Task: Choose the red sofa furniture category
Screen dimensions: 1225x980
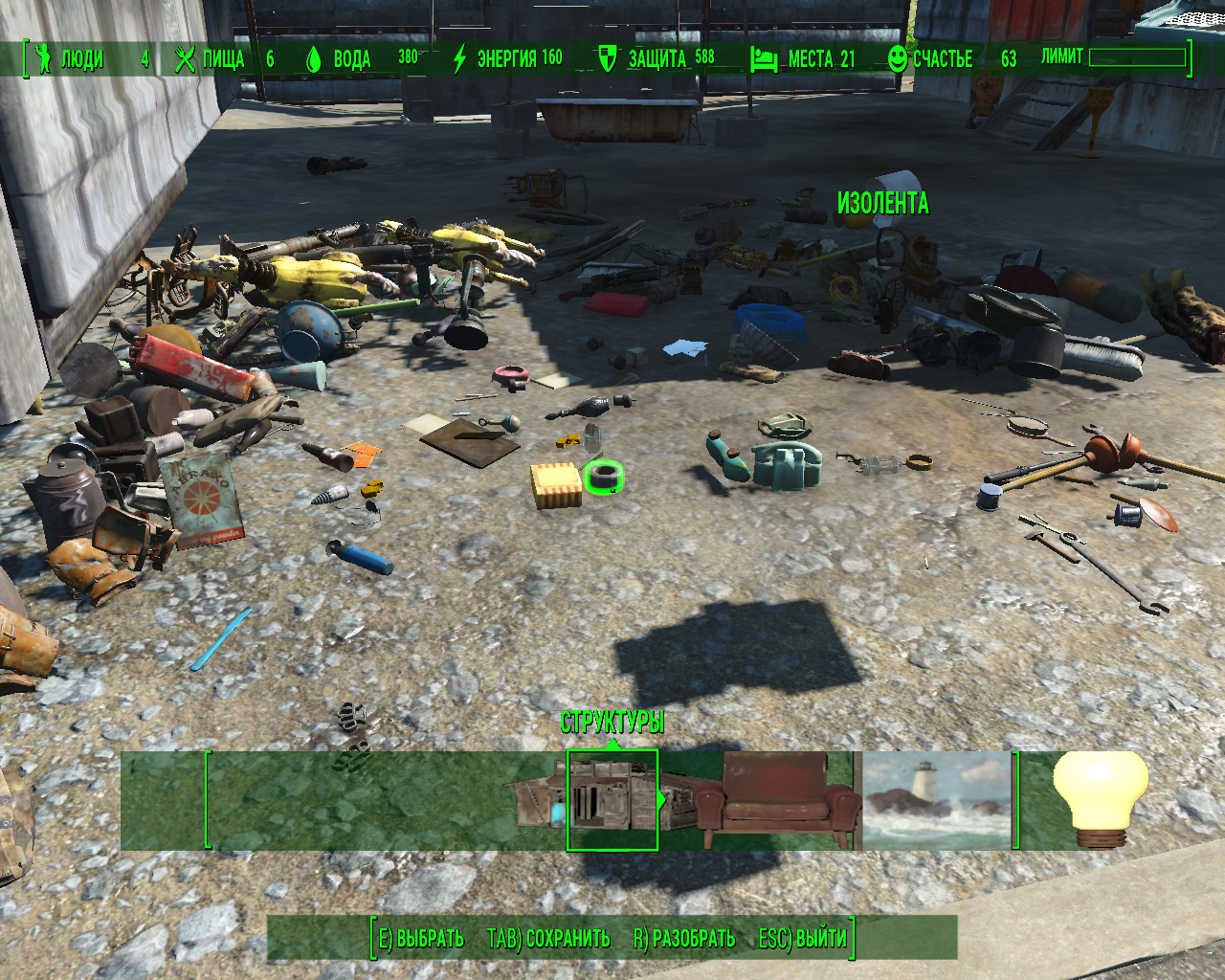Action: coord(775,800)
